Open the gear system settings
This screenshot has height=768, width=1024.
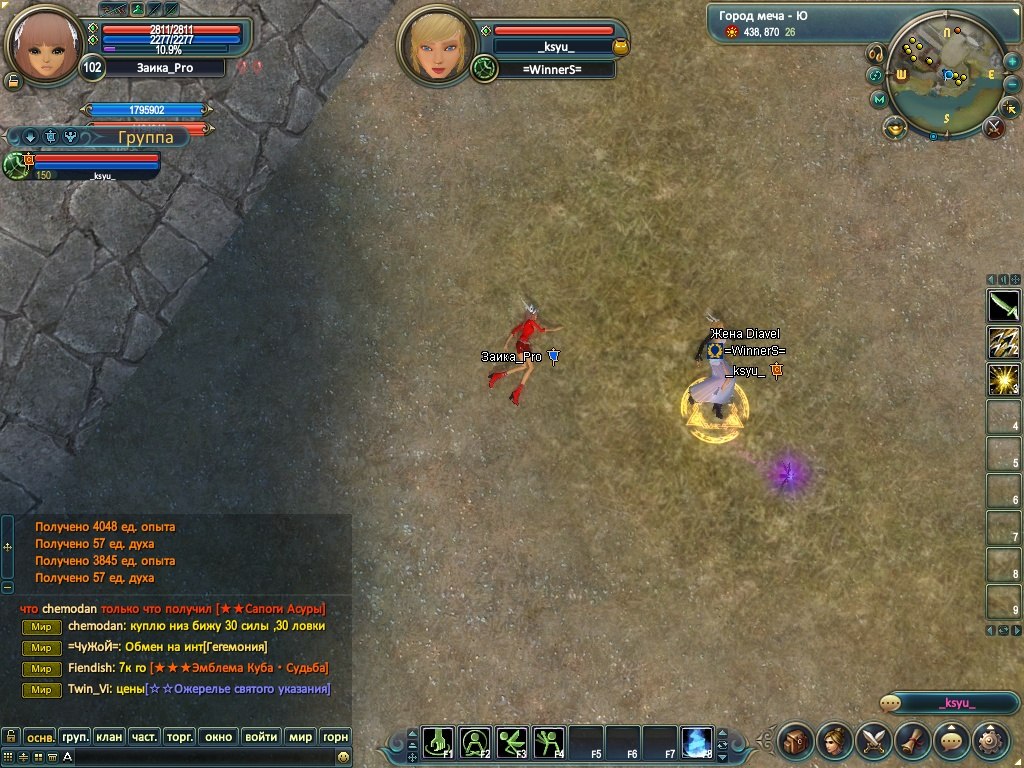pyautogui.click(x=990, y=741)
